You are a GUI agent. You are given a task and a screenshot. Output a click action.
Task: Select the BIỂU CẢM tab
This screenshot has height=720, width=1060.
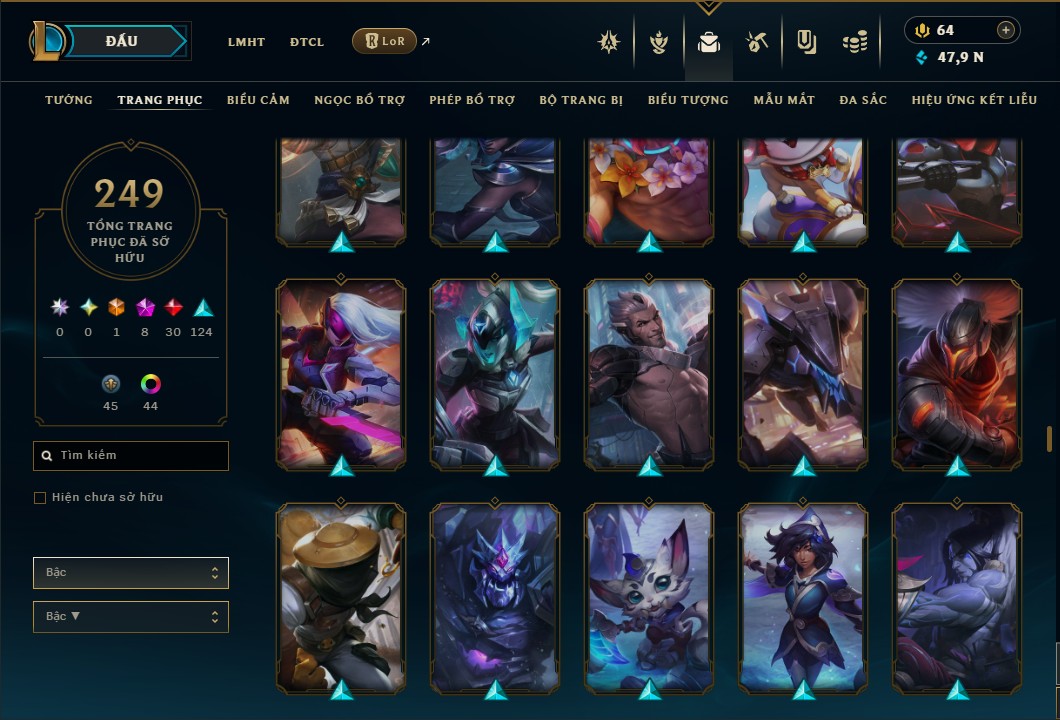(258, 100)
